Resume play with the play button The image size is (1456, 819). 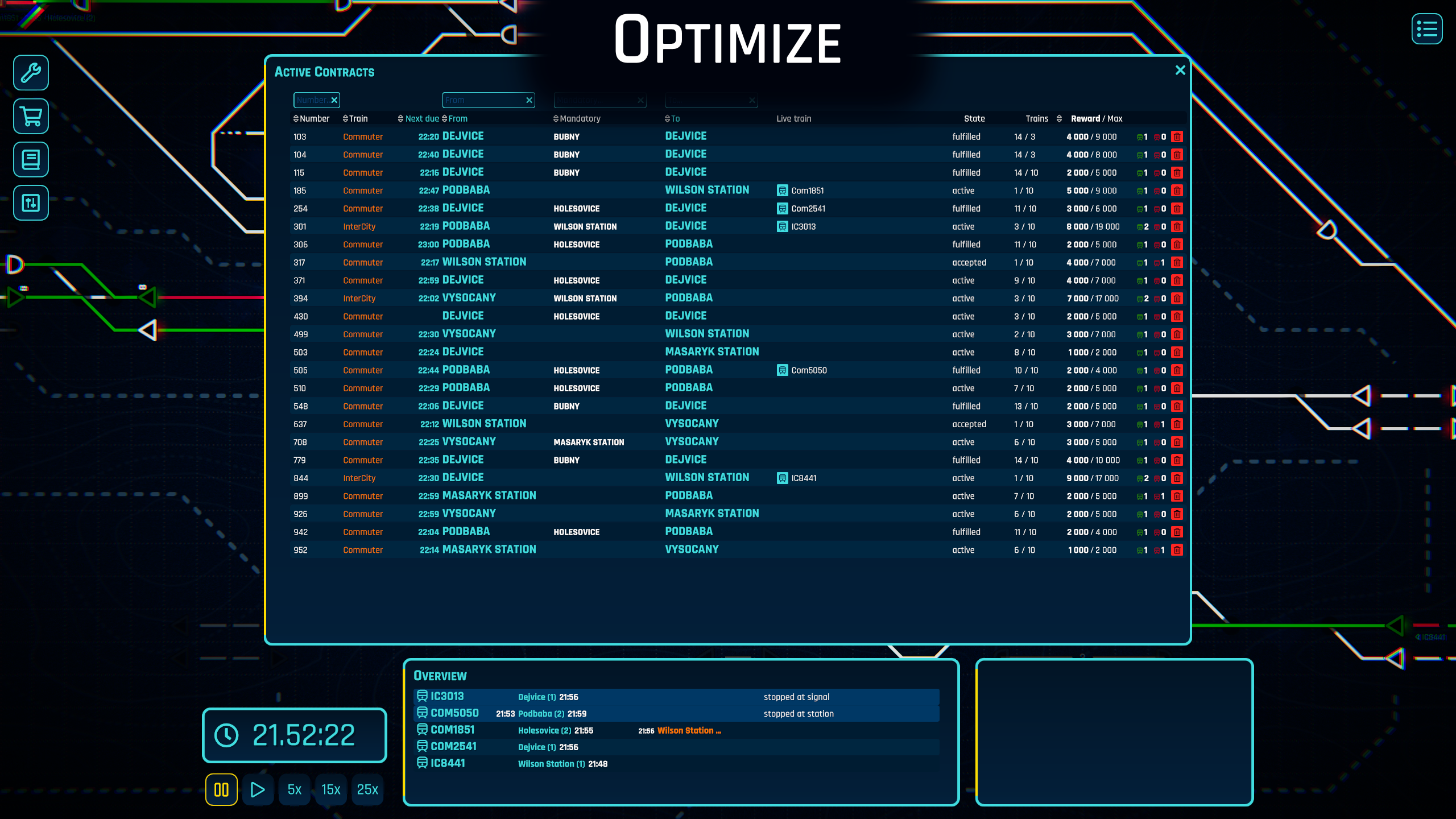click(x=258, y=789)
